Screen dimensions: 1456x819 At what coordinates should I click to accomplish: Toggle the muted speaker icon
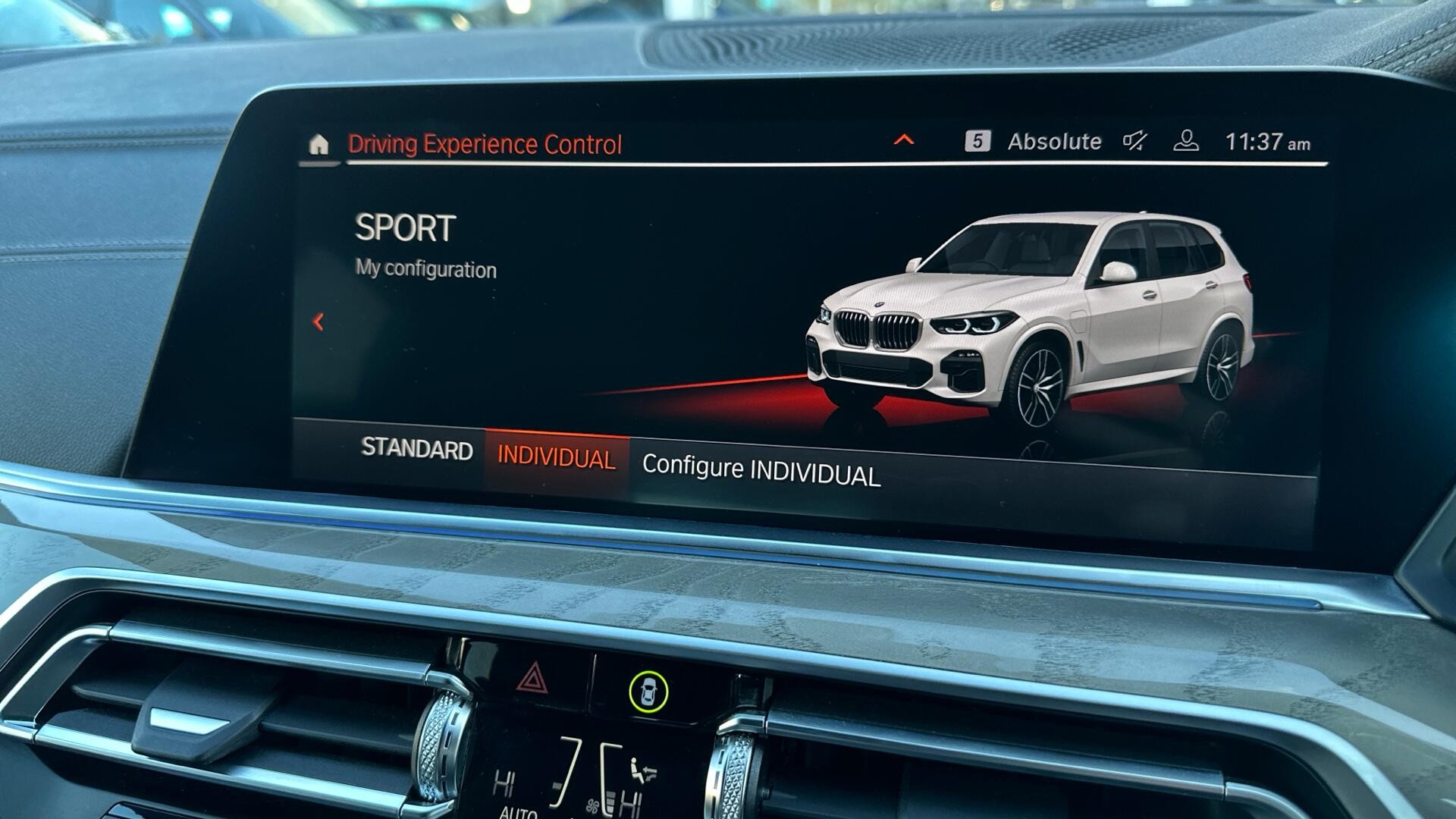[1135, 141]
